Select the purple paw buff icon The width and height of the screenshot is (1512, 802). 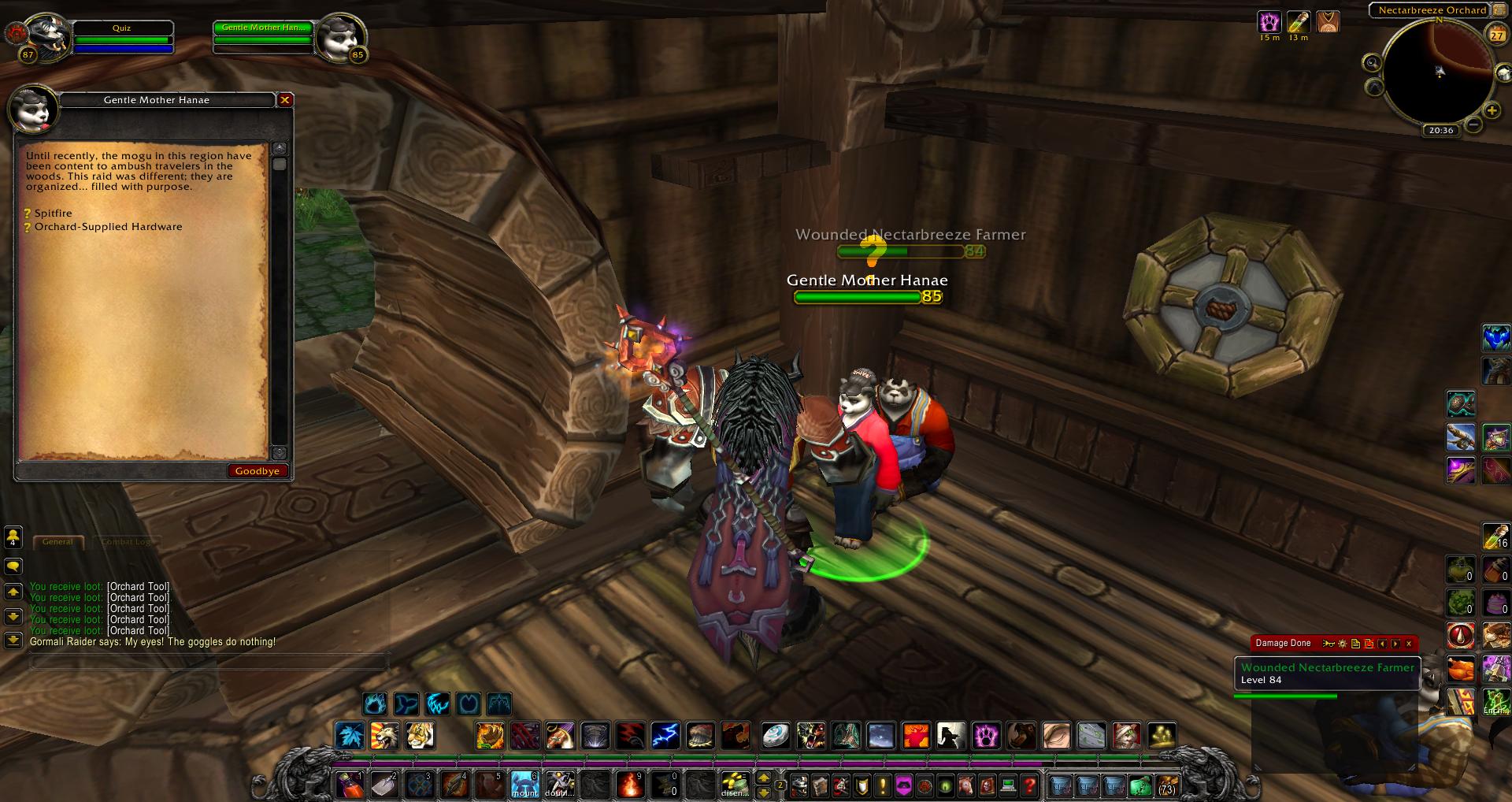(x=1269, y=21)
